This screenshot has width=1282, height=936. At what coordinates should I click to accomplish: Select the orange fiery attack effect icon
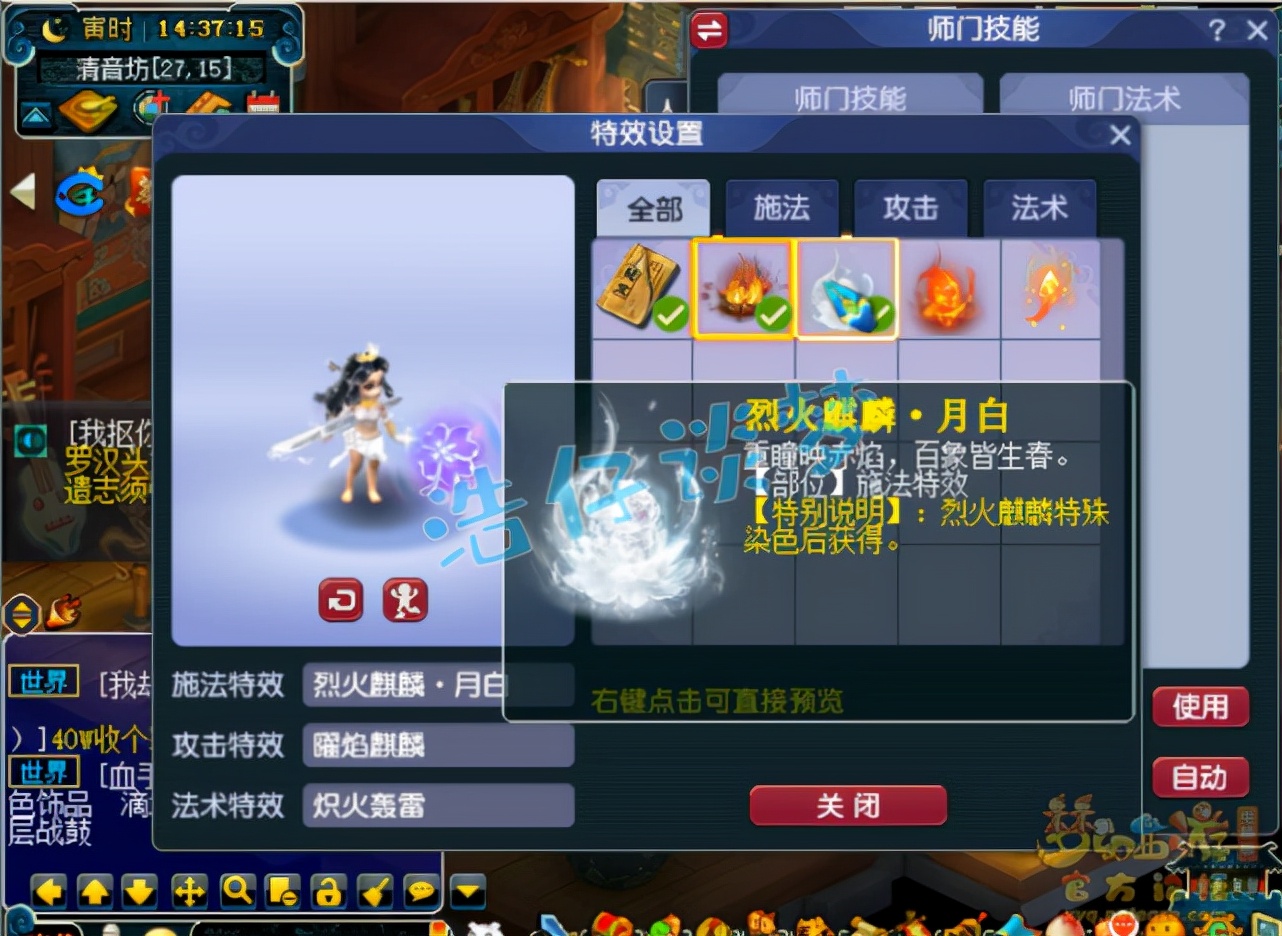[948, 290]
